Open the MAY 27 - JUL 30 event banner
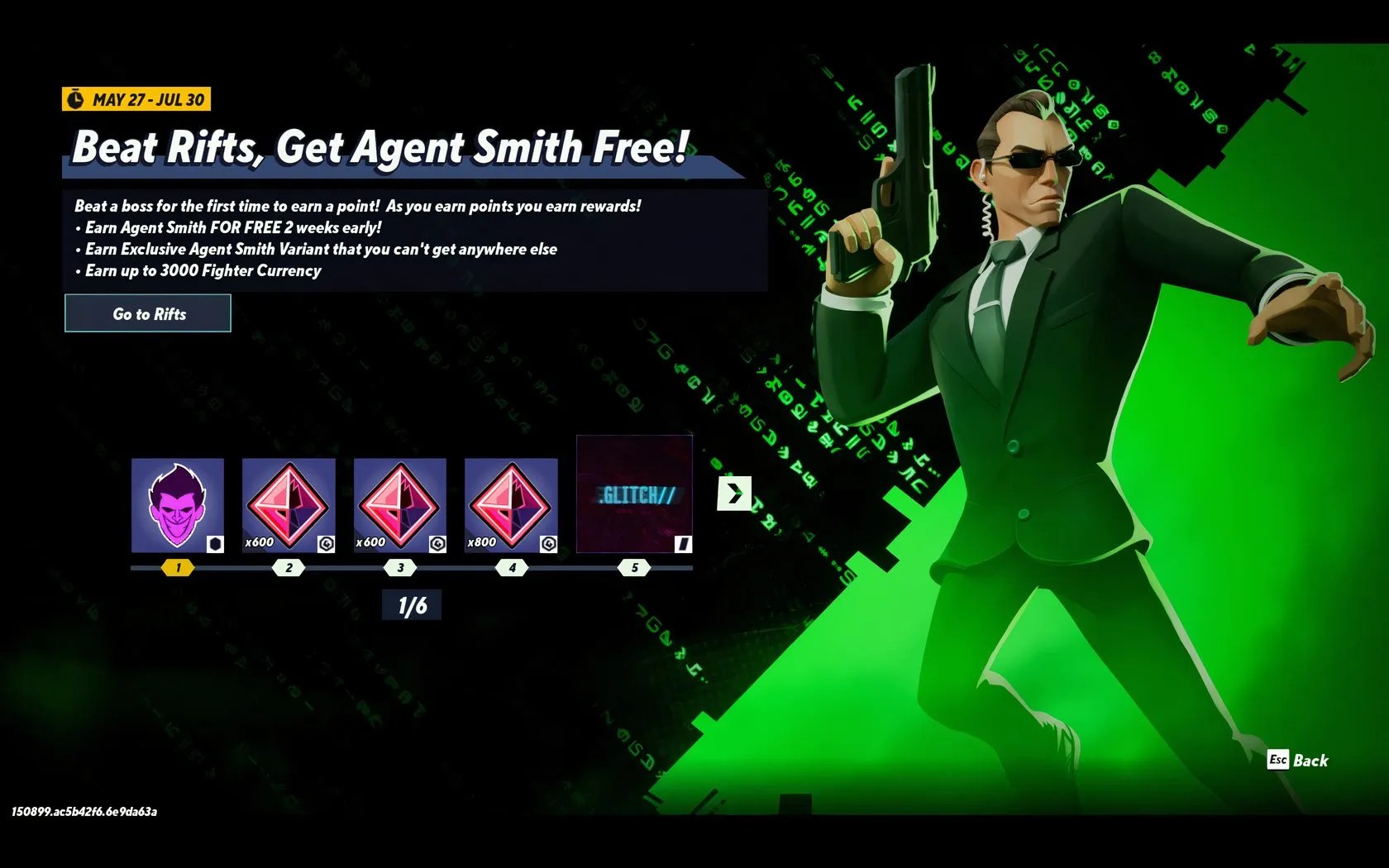 tap(136, 98)
